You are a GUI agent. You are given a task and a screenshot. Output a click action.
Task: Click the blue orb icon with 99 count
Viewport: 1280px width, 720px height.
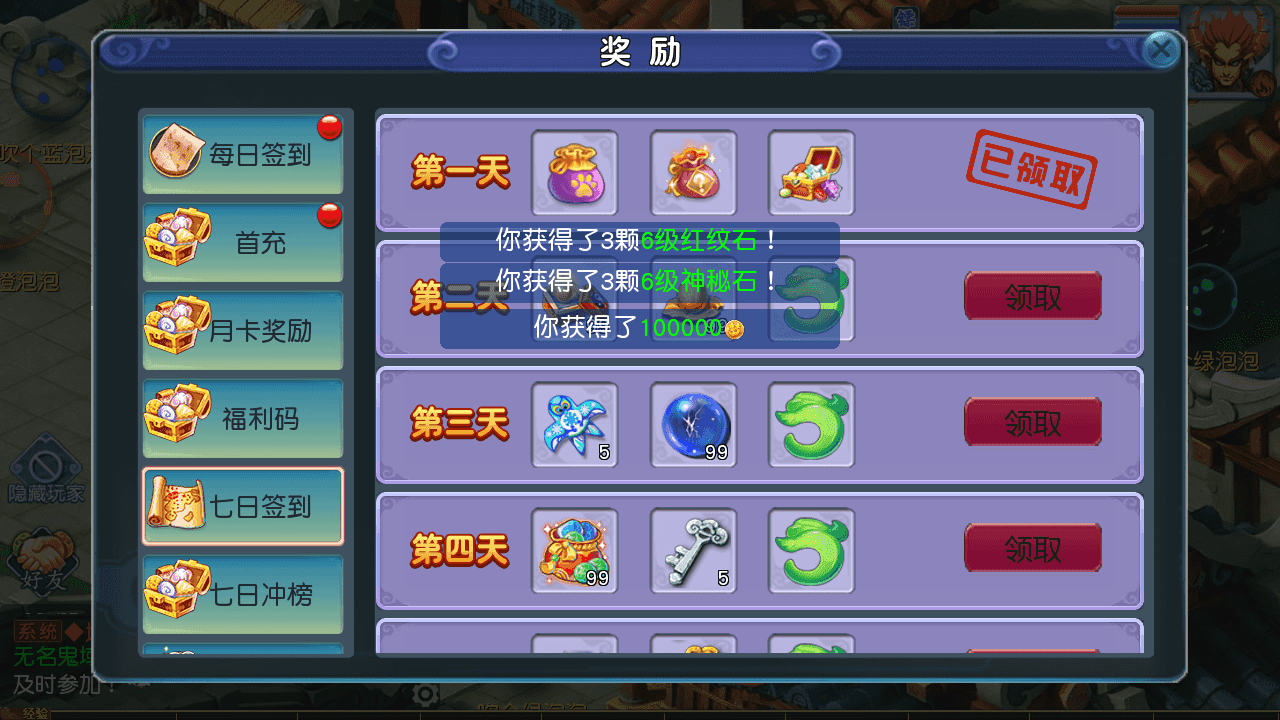coord(693,424)
